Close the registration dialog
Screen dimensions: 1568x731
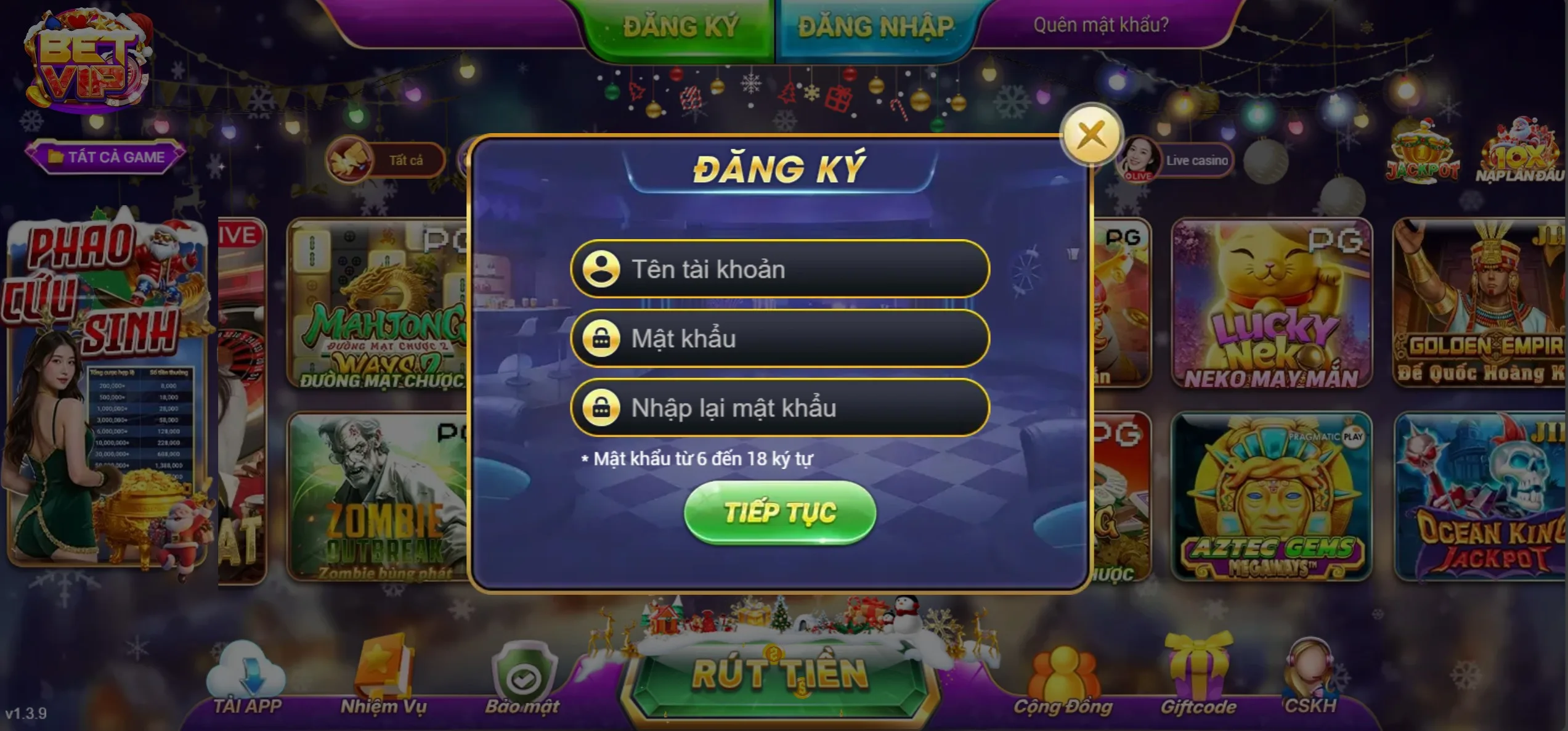pos(1091,136)
